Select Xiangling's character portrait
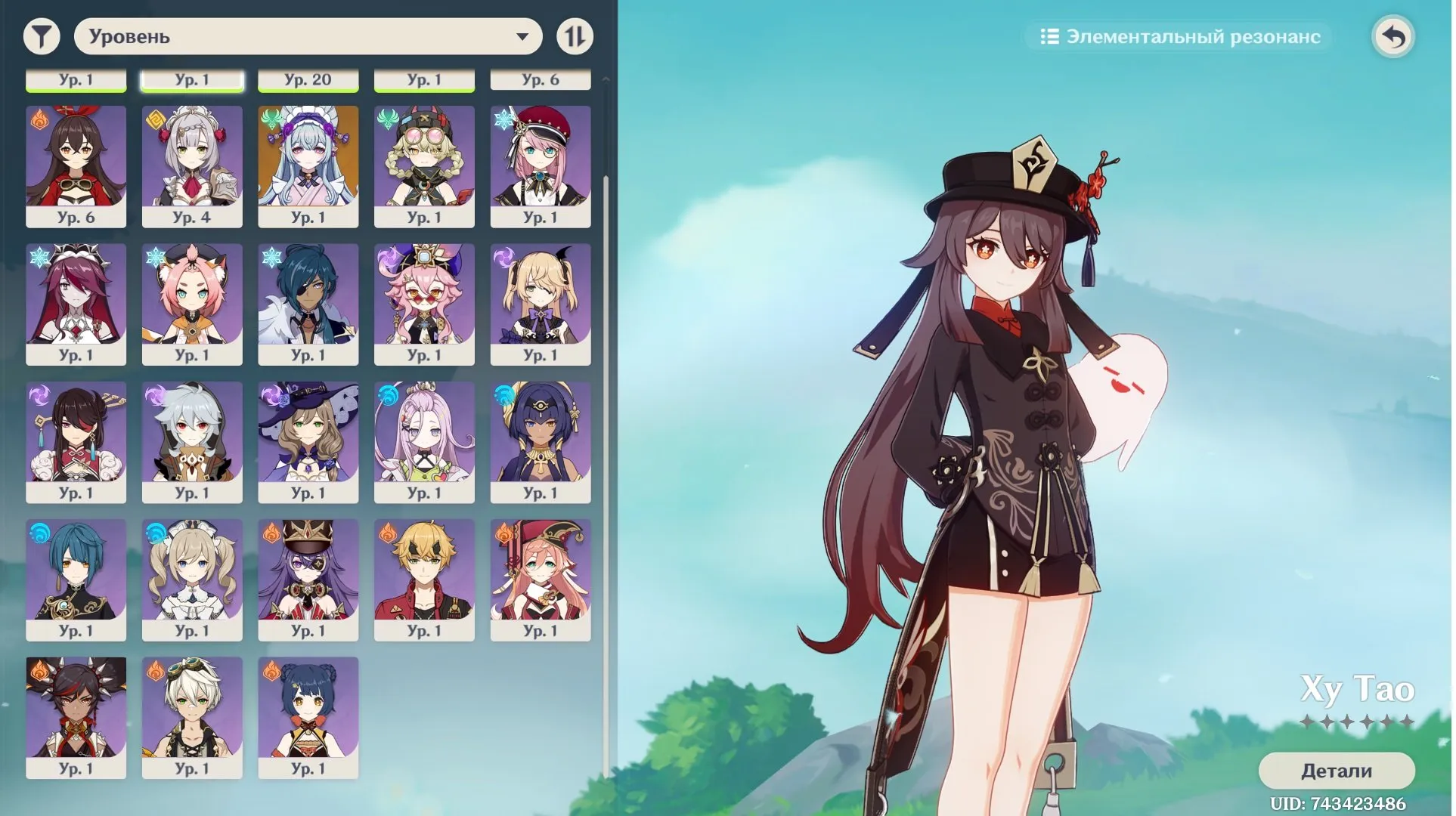The width and height of the screenshot is (1456, 816). (x=308, y=716)
